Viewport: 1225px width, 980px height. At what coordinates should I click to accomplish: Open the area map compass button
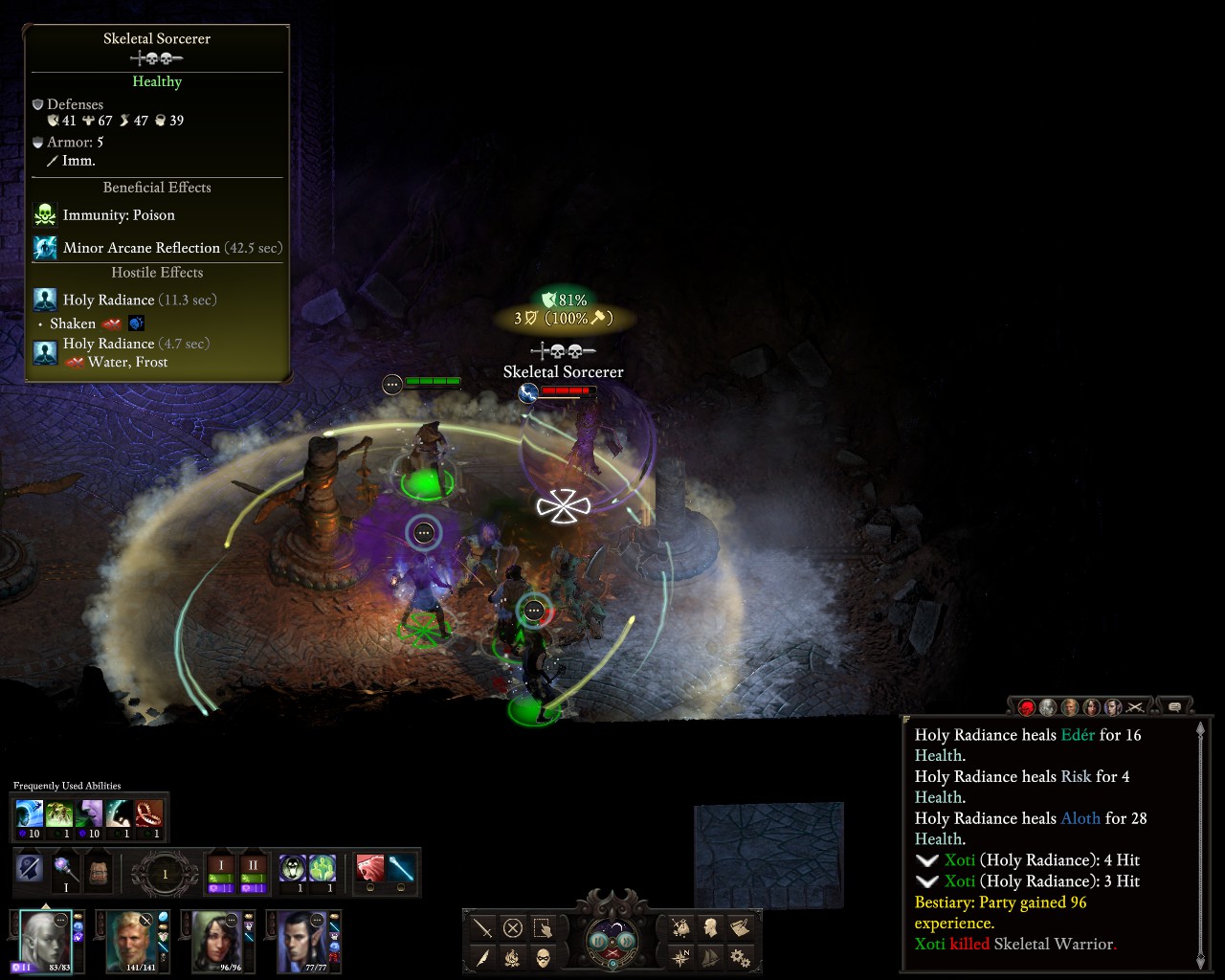point(680,957)
